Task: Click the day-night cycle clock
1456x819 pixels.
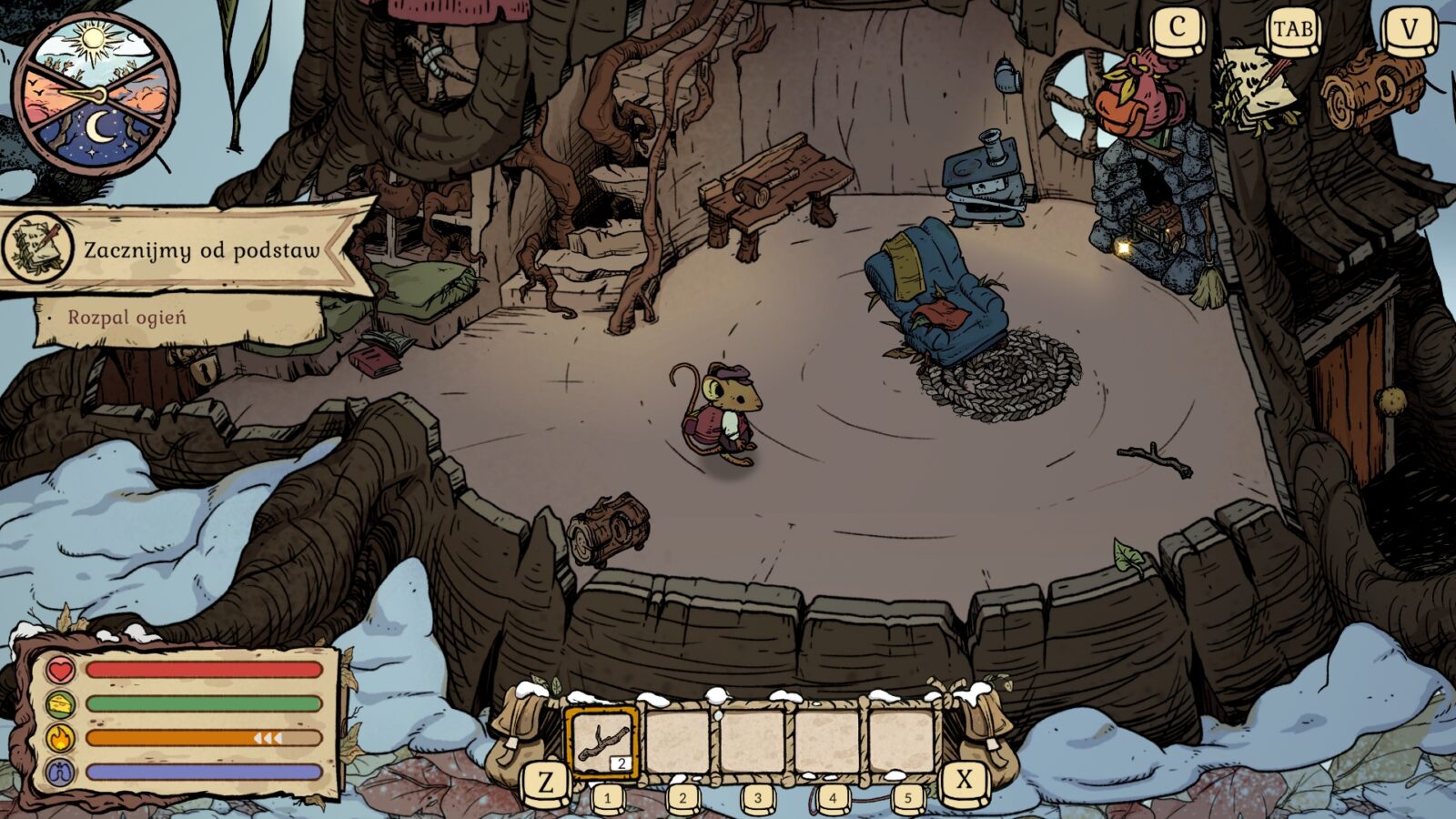Action: coord(95,95)
